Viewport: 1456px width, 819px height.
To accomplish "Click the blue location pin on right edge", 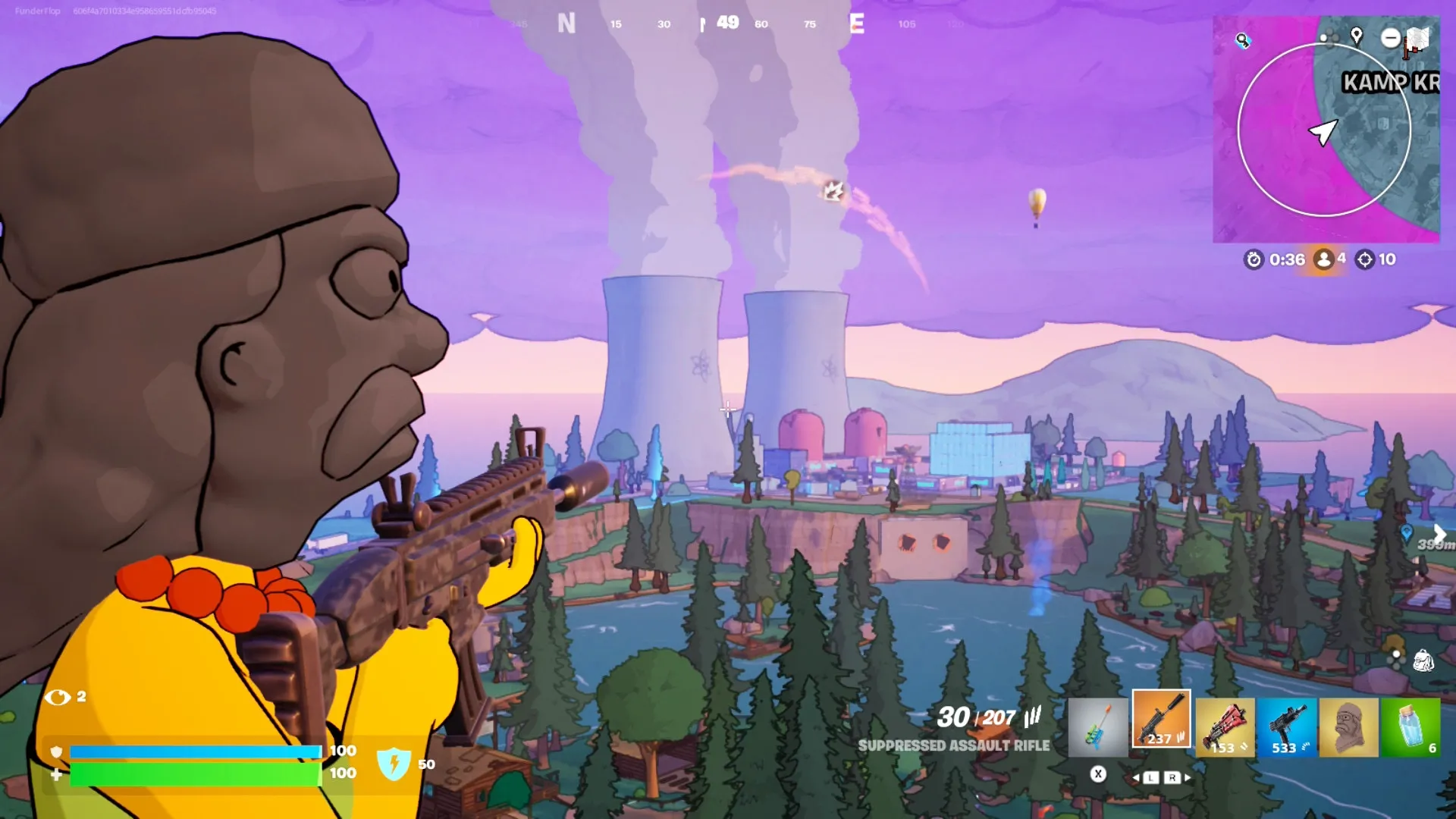I will click(x=1407, y=532).
